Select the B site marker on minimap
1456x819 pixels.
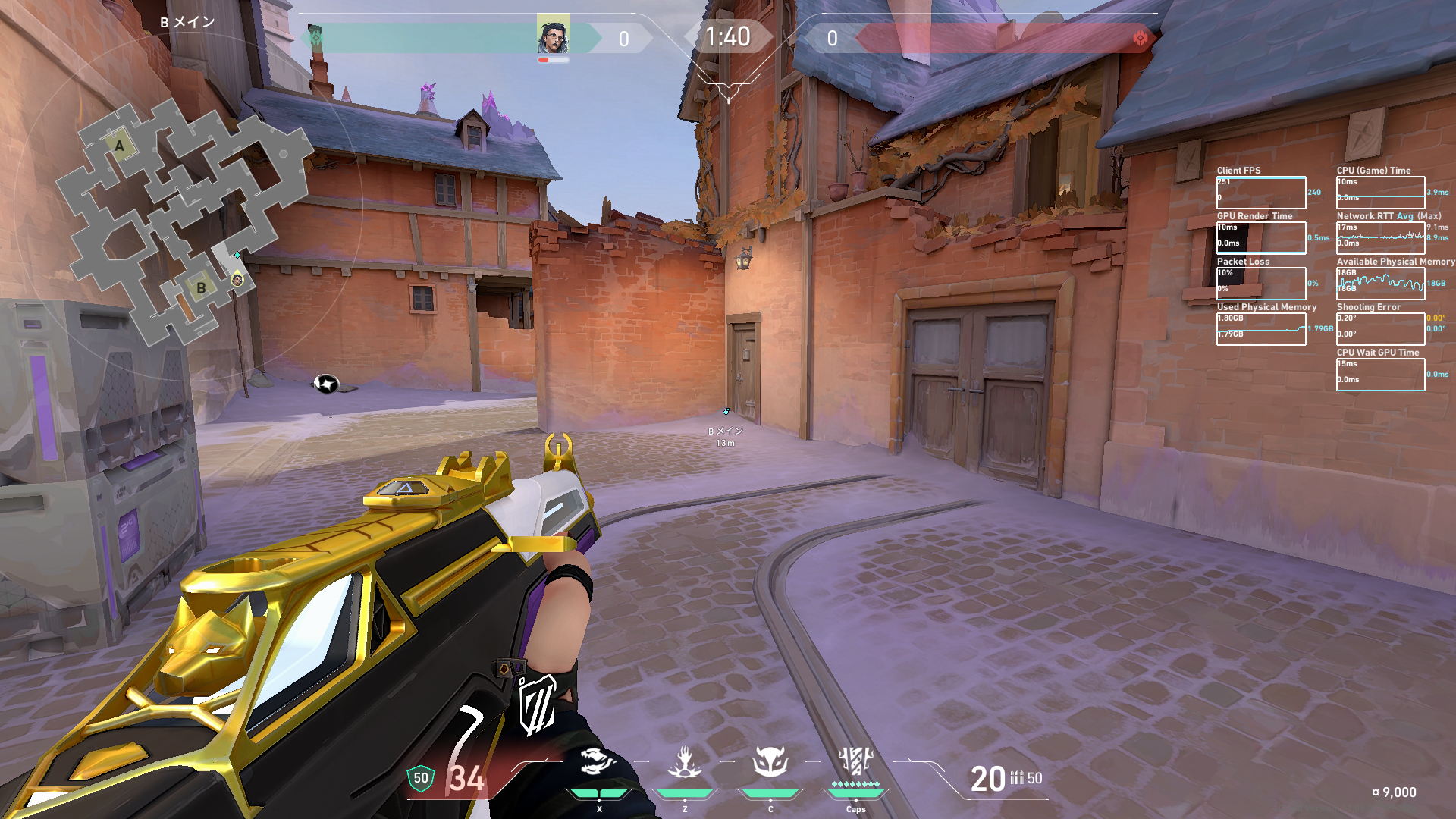pos(201,288)
